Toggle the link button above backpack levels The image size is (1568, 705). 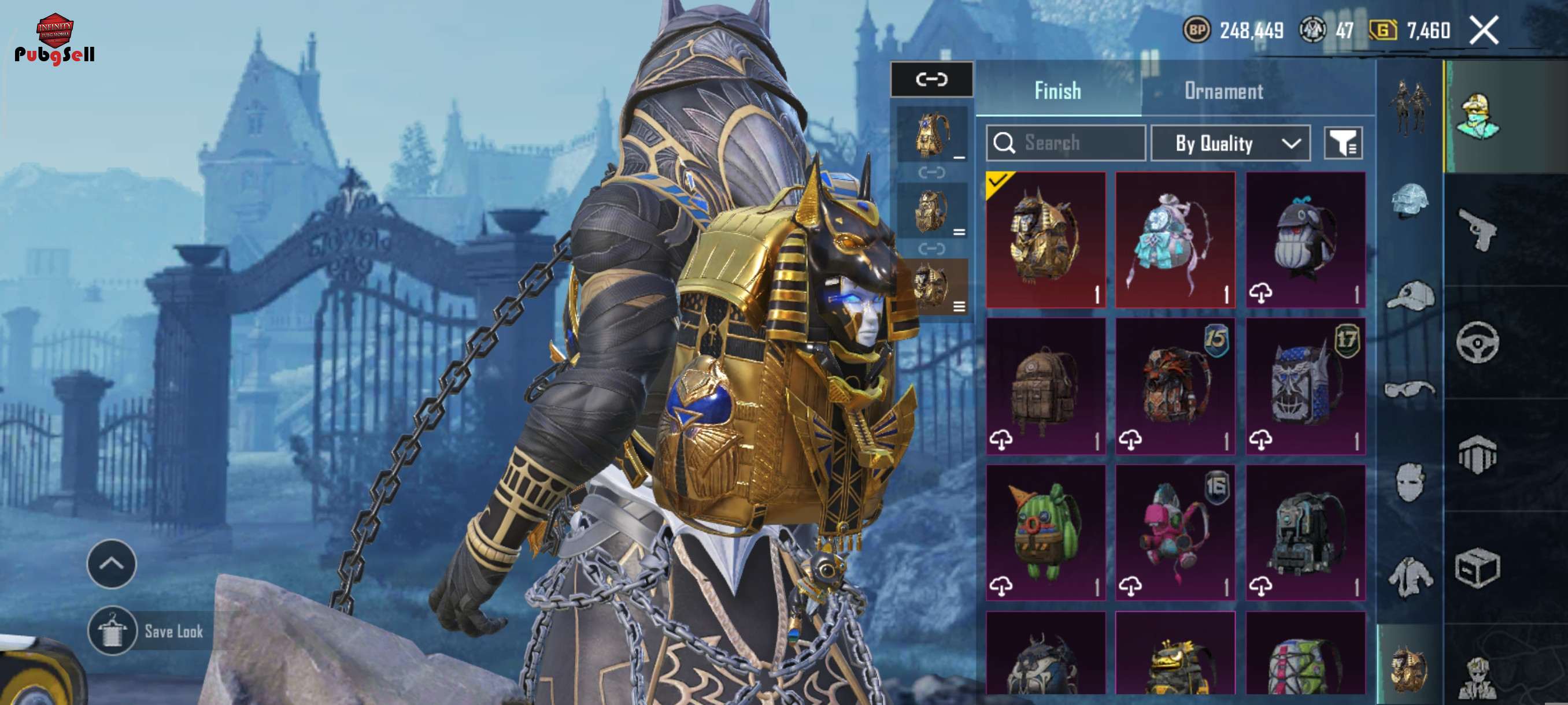coord(931,79)
